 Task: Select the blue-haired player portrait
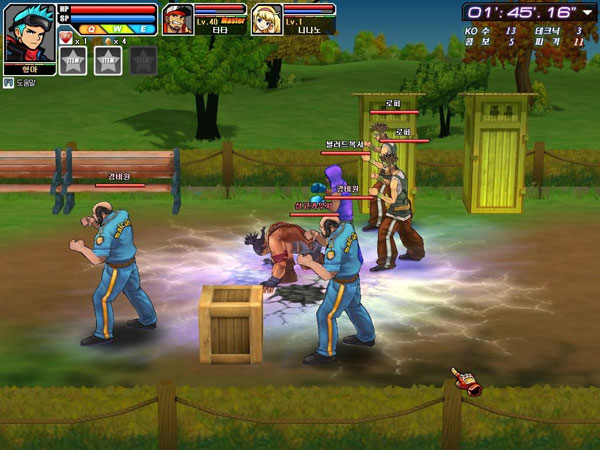click(30, 34)
